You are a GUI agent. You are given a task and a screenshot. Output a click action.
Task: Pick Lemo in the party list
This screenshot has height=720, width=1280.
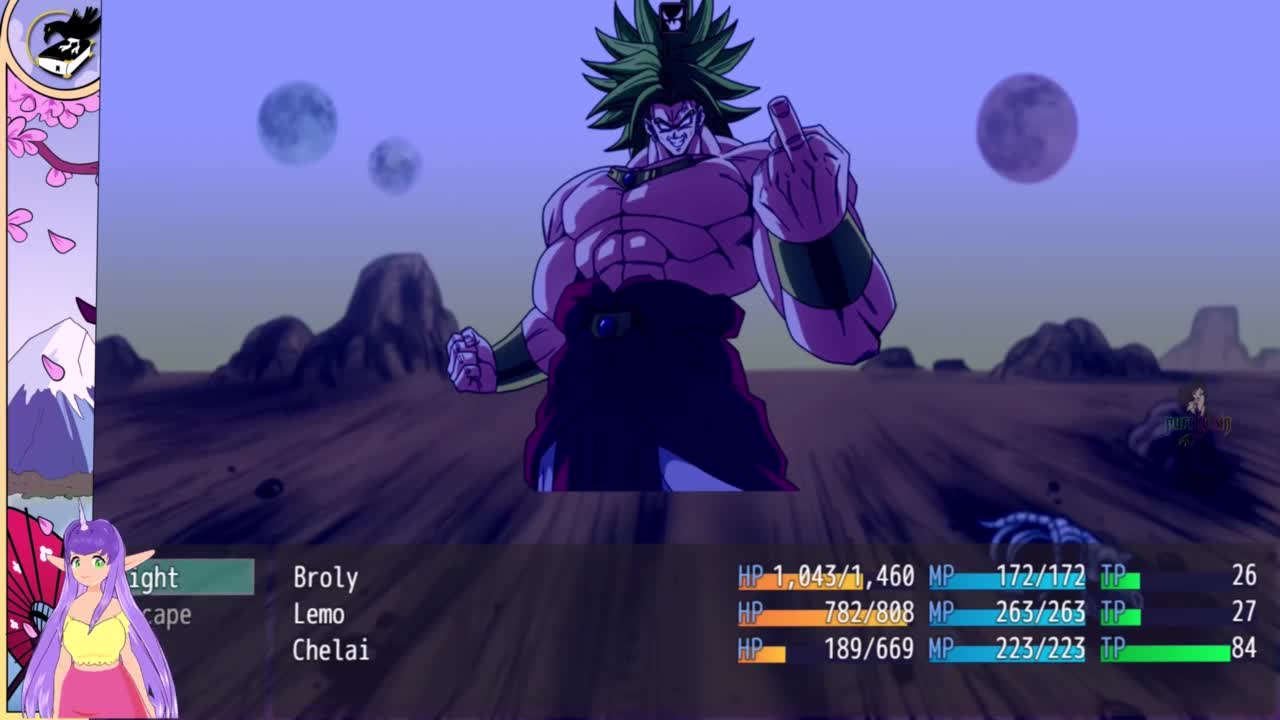coord(319,613)
